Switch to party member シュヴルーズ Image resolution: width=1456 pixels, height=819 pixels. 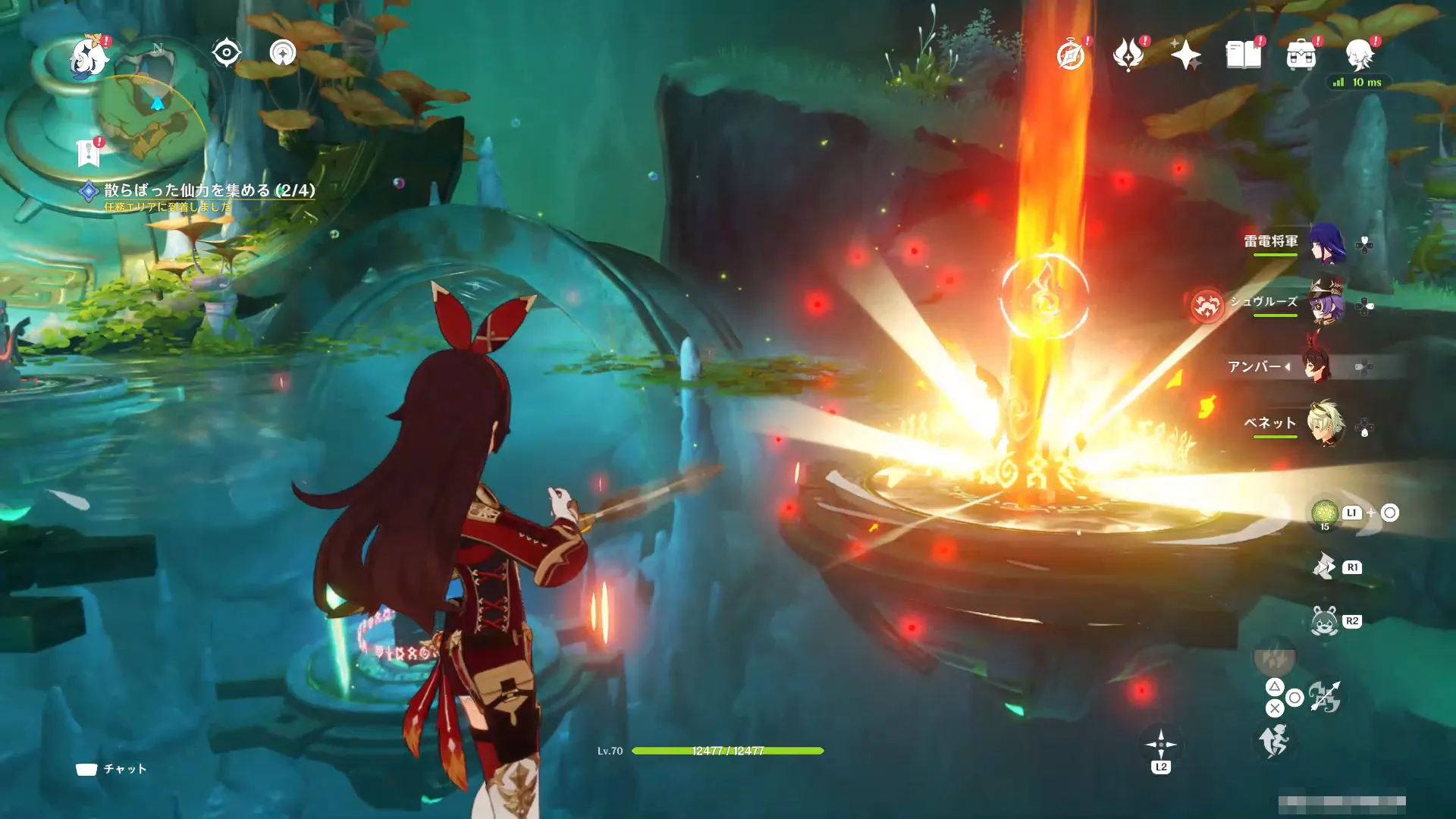1326,303
